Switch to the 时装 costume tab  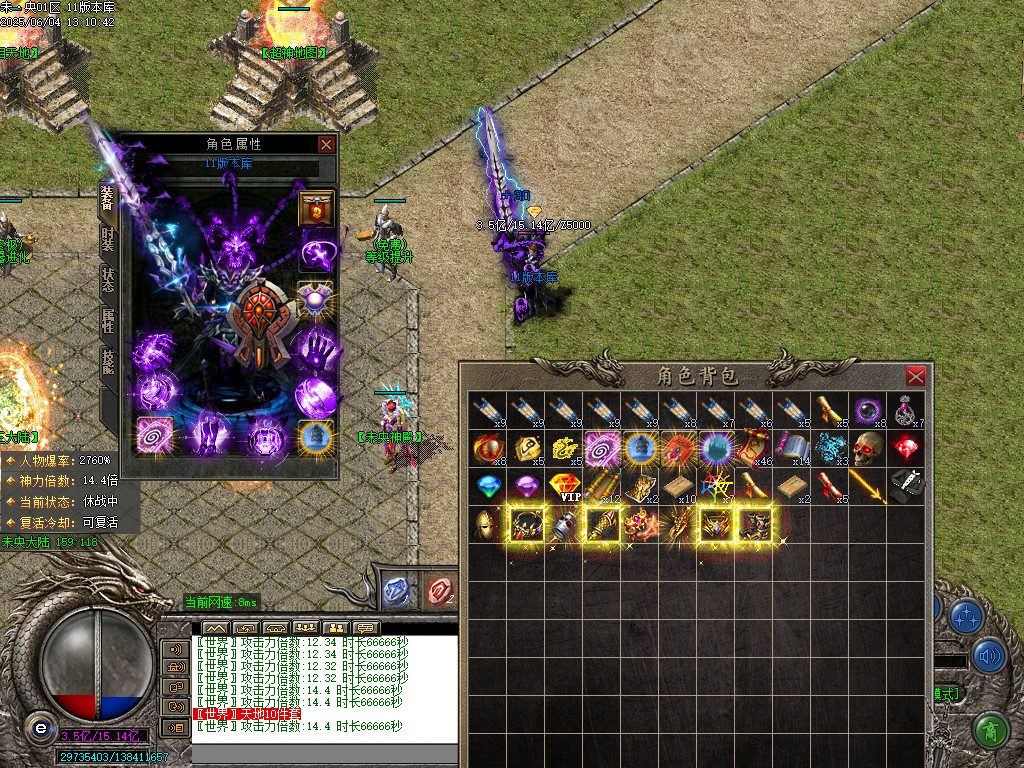(108, 243)
